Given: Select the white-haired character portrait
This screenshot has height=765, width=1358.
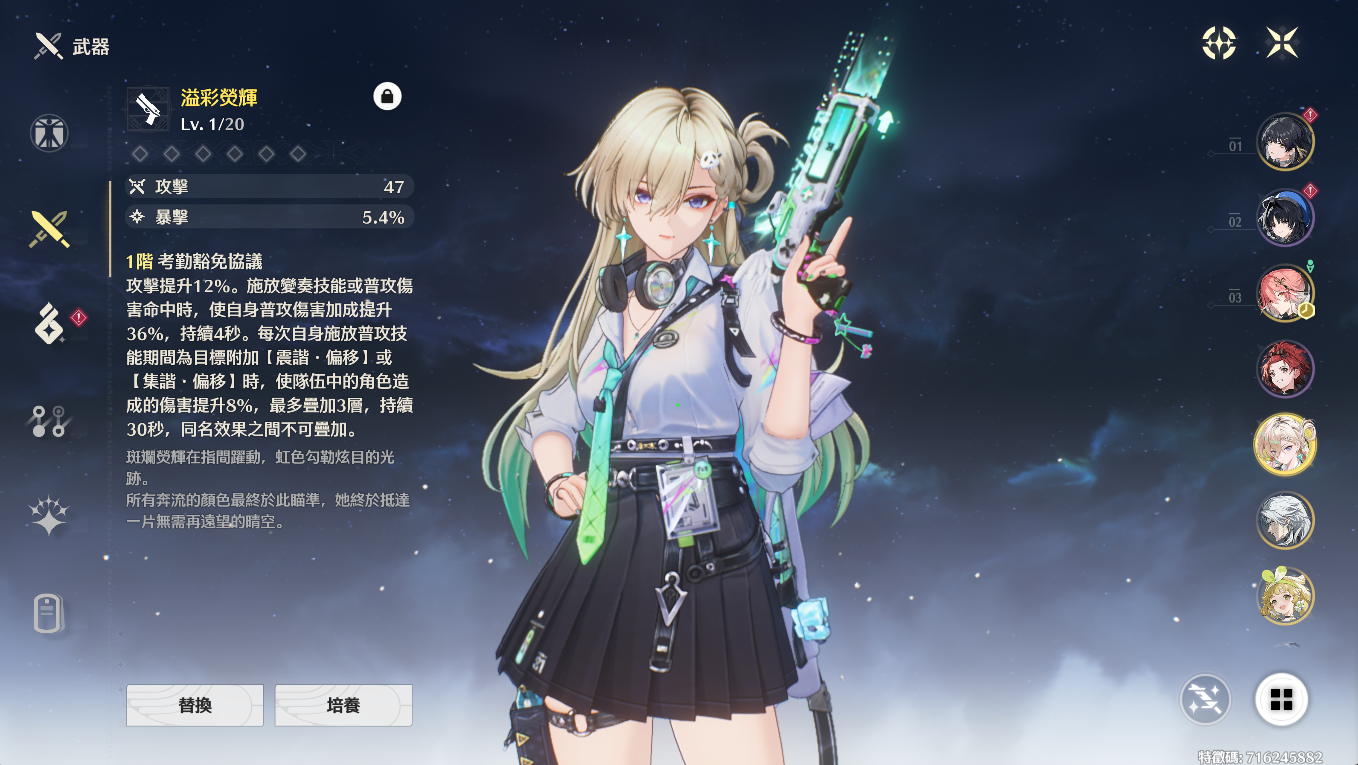Looking at the screenshot, I should point(1284,521).
